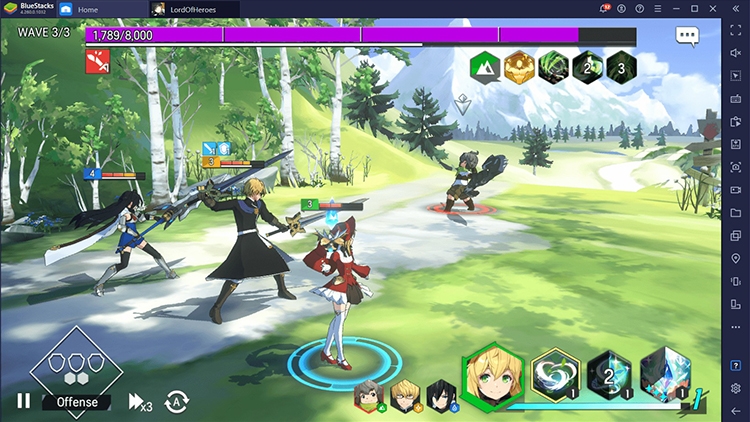Toggle the x3 battle speed
The width and height of the screenshot is (750, 422).
(x=140, y=402)
